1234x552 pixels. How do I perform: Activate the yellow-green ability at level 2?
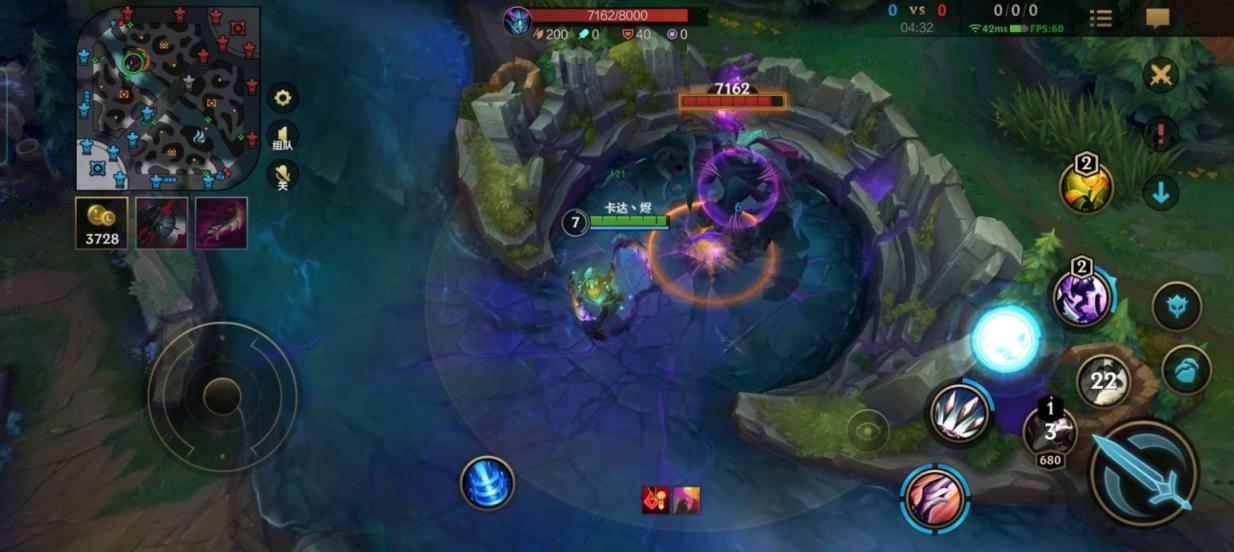[1086, 187]
